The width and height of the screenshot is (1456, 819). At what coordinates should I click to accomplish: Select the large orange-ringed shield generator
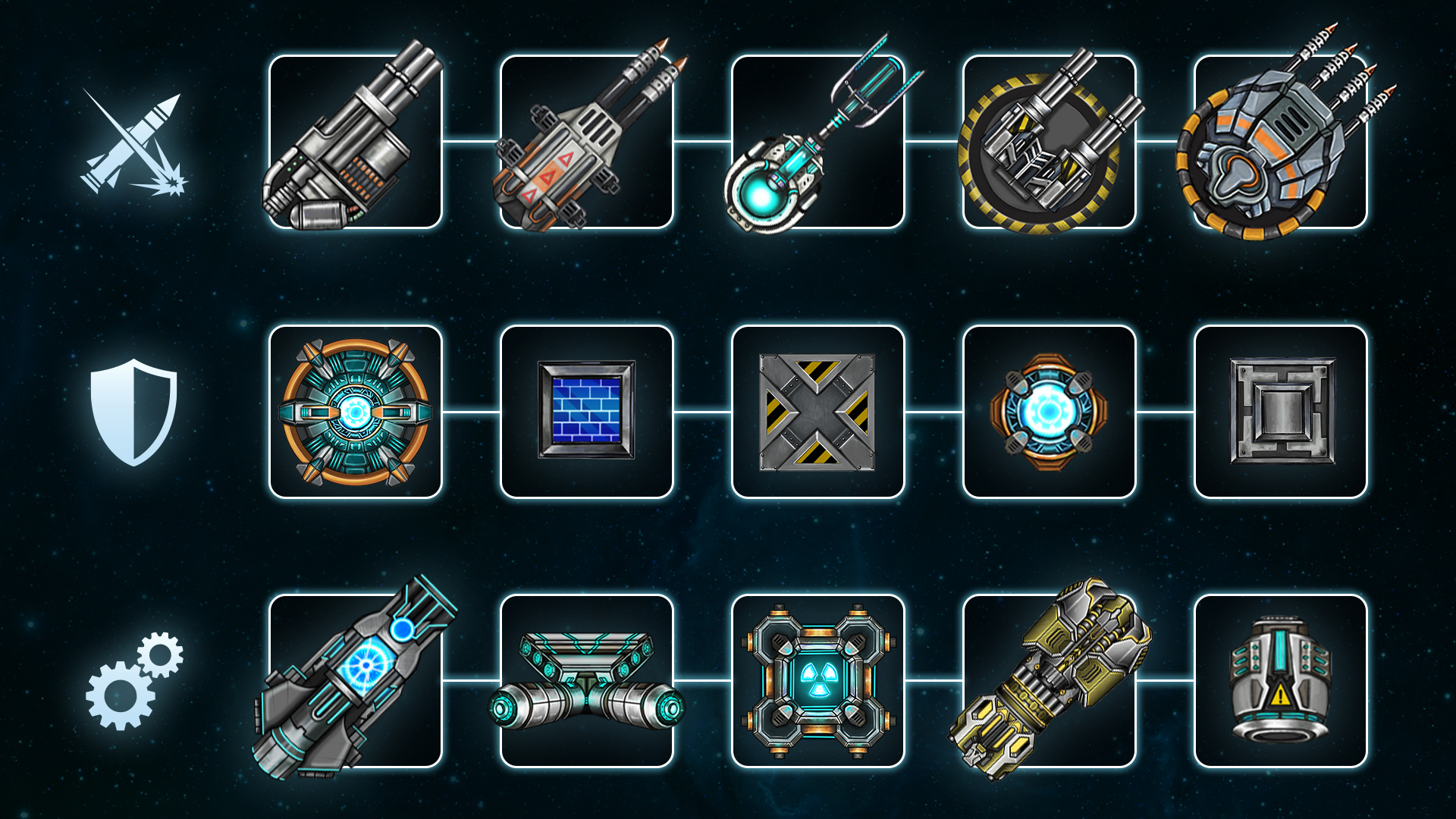tap(355, 412)
